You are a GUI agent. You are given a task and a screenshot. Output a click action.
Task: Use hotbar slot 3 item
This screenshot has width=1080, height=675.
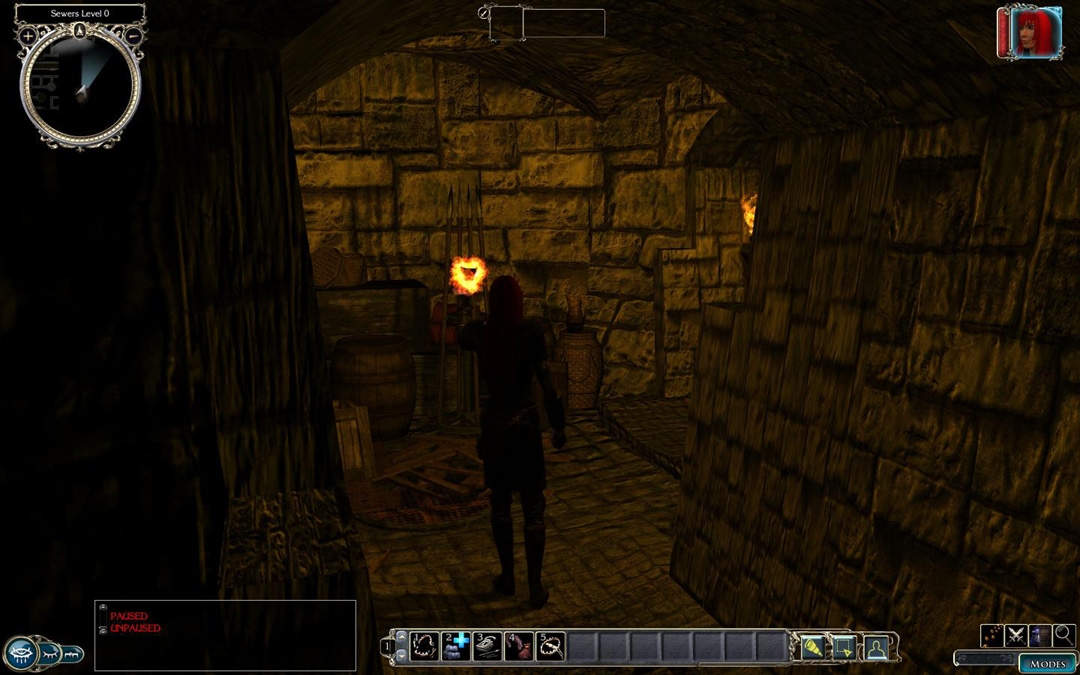pos(487,646)
